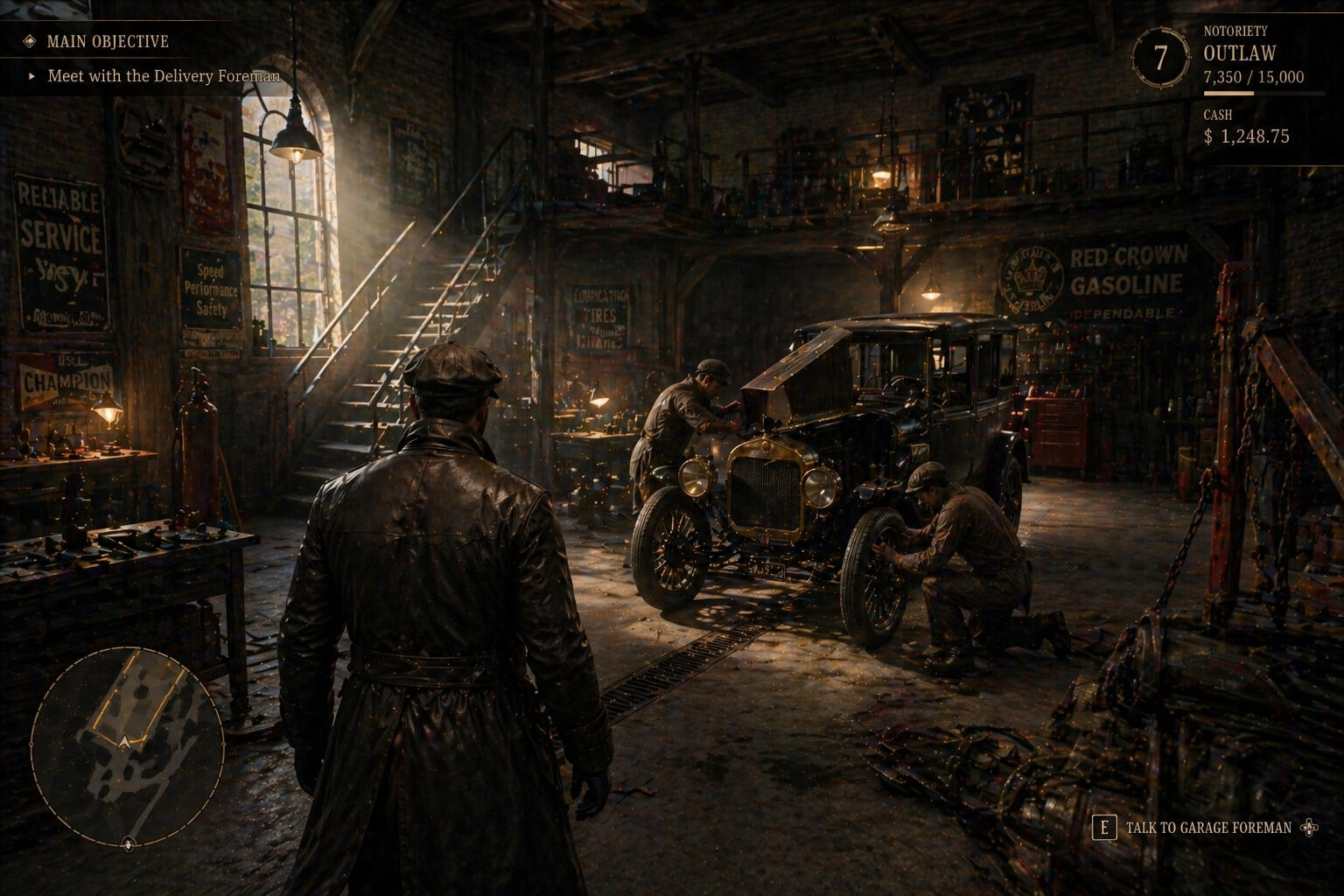
Task: Open the Main Objective tracker
Action: pyautogui.click(x=107, y=41)
